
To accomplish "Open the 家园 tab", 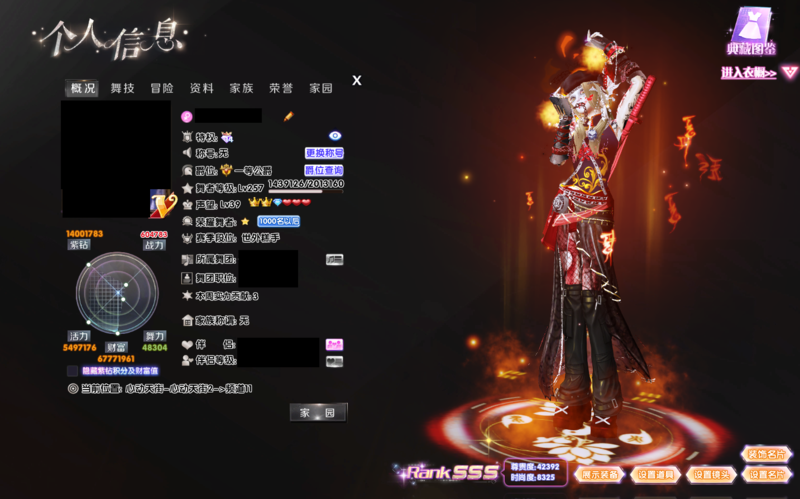I will pos(320,88).
